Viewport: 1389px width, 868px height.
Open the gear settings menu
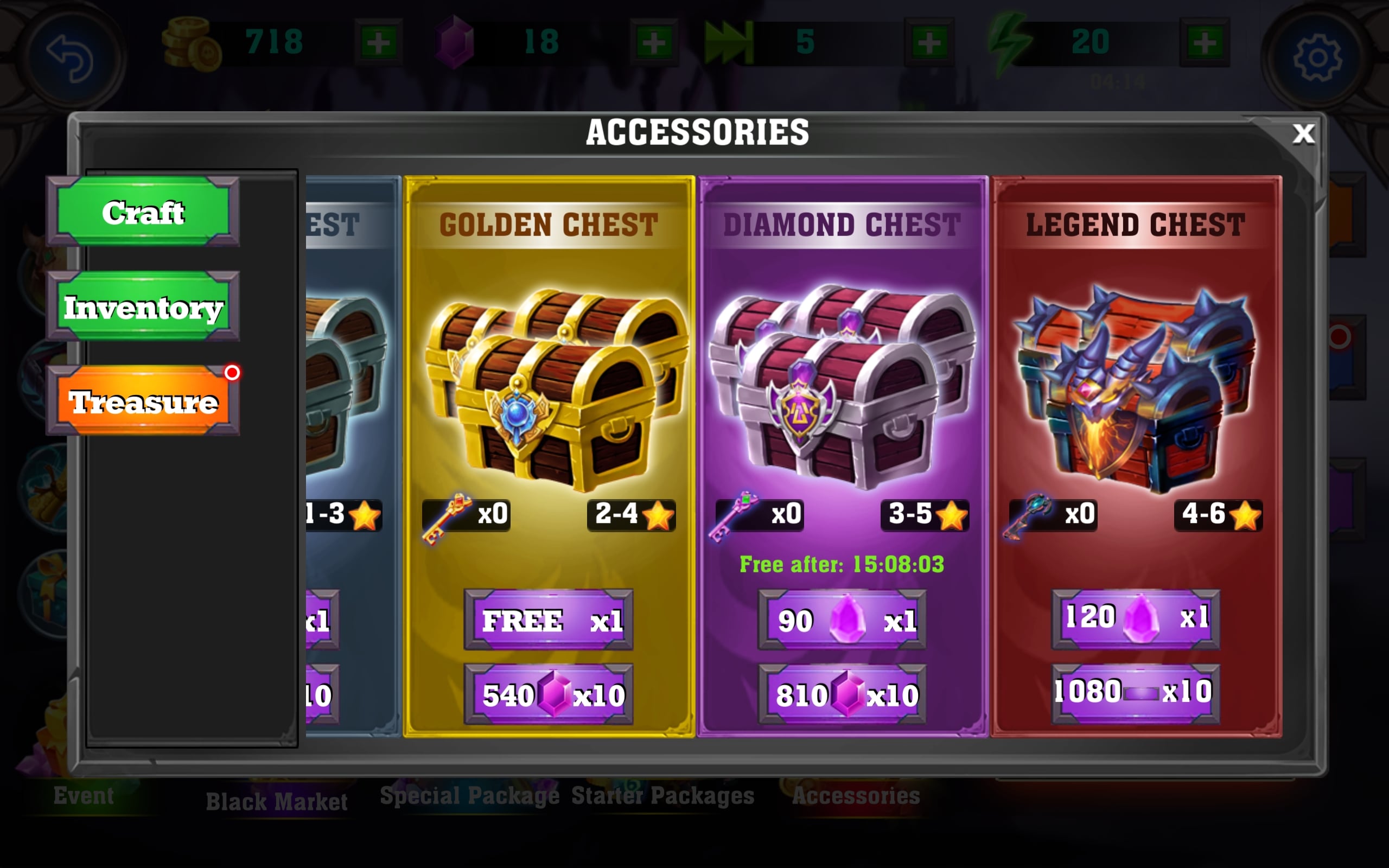(x=1317, y=58)
